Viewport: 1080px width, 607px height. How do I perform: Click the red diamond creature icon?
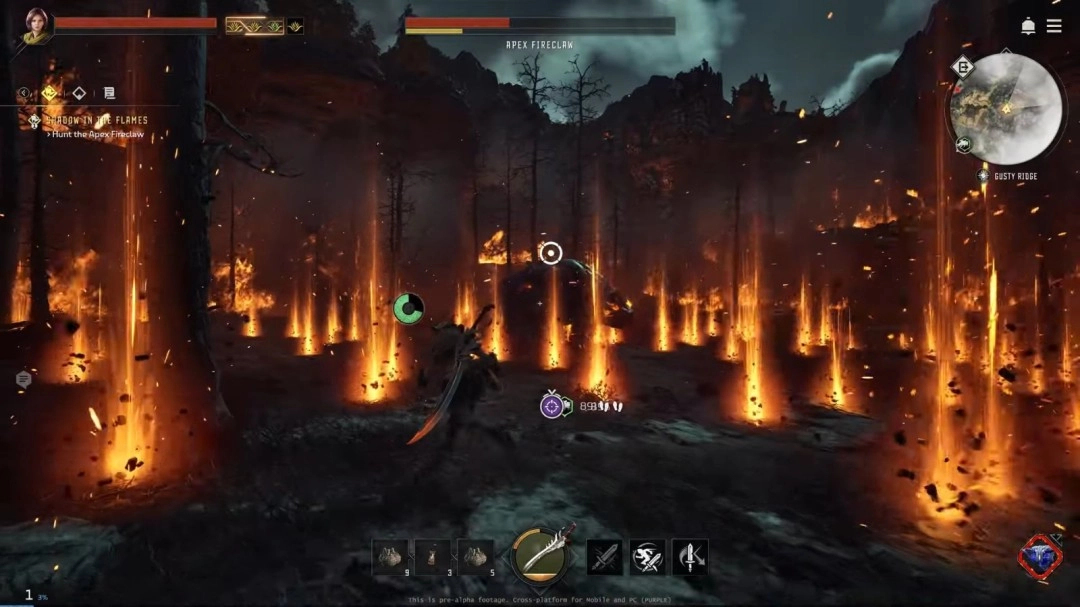pyautogui.click(x=1040, y=556)
